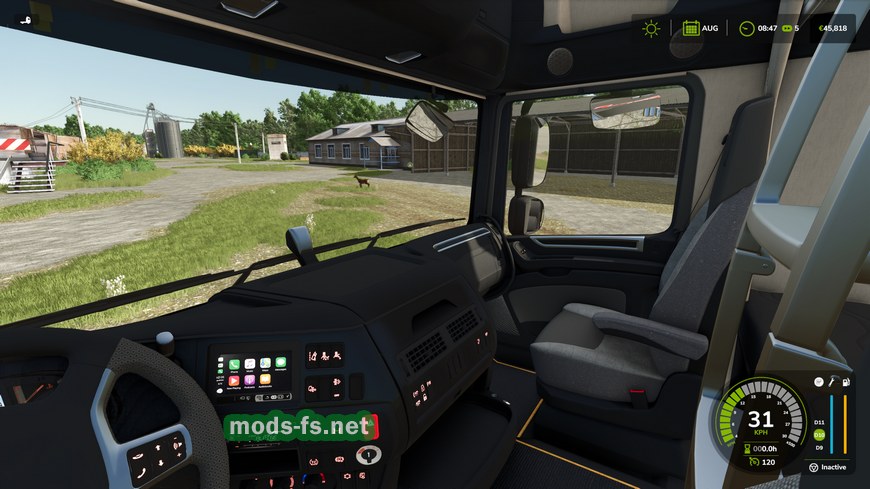Screen dimensions: 870x489
Task: Choose the D9 gear
Action: (x=820, y=447)
